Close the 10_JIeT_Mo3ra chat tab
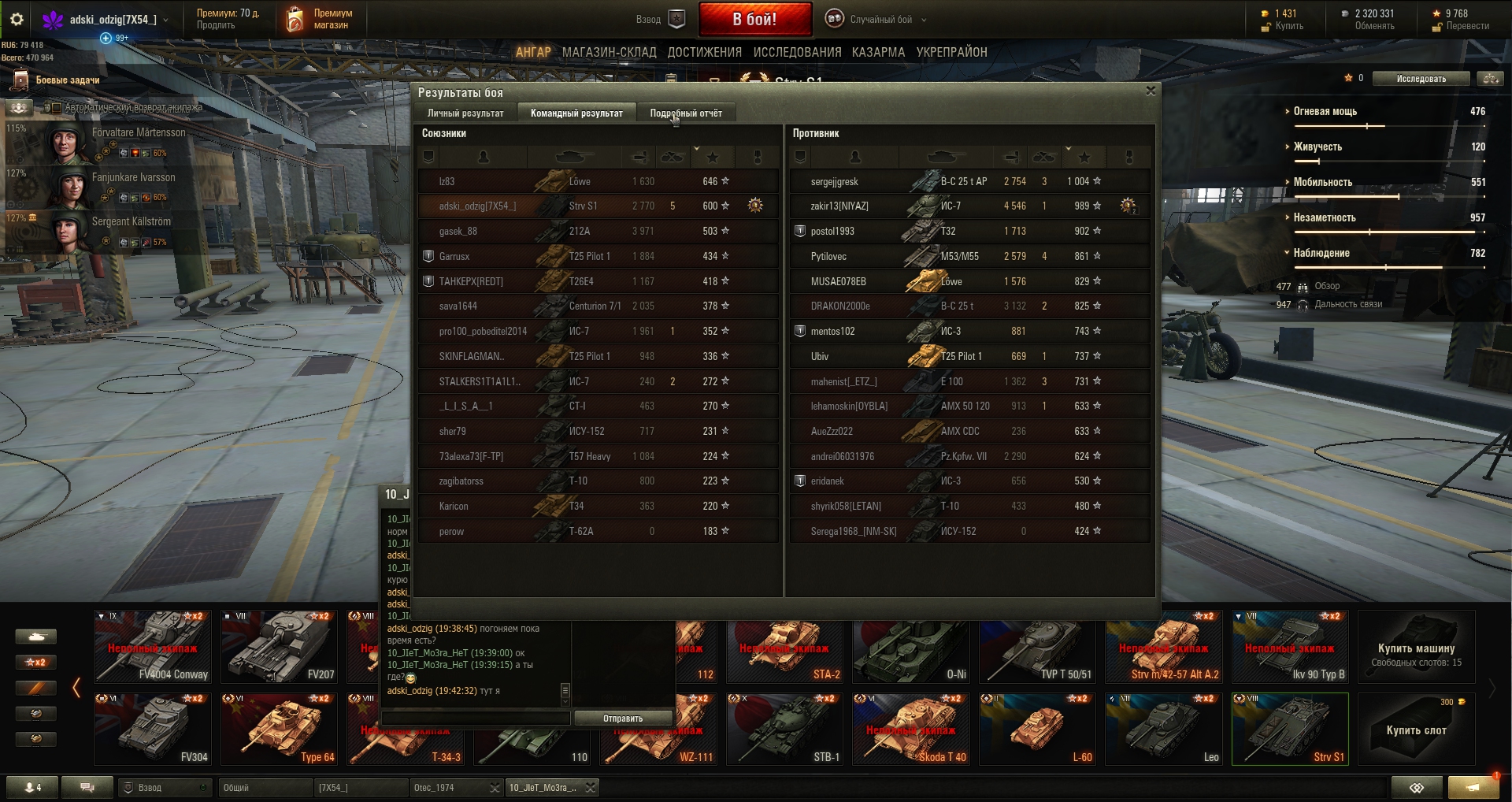1512x802 pixels. coord(590,788)
